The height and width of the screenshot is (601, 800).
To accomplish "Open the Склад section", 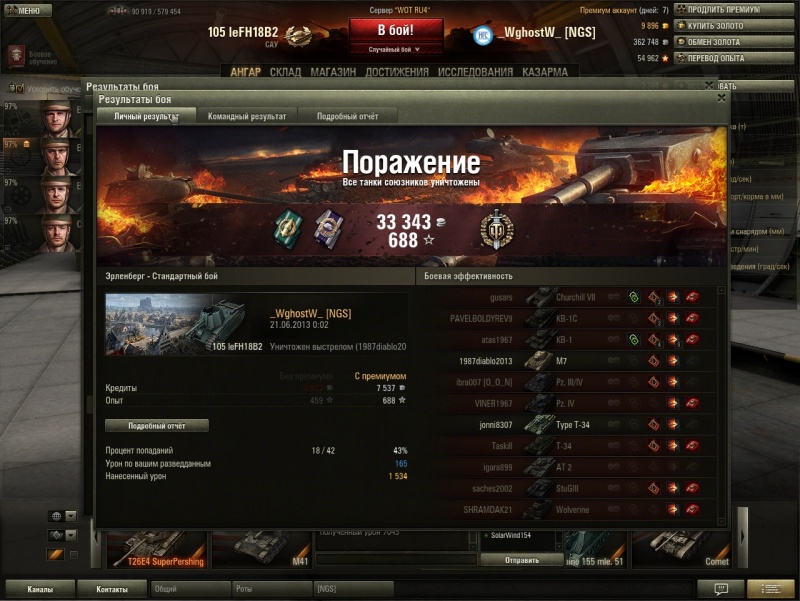I will click(285, 72).
